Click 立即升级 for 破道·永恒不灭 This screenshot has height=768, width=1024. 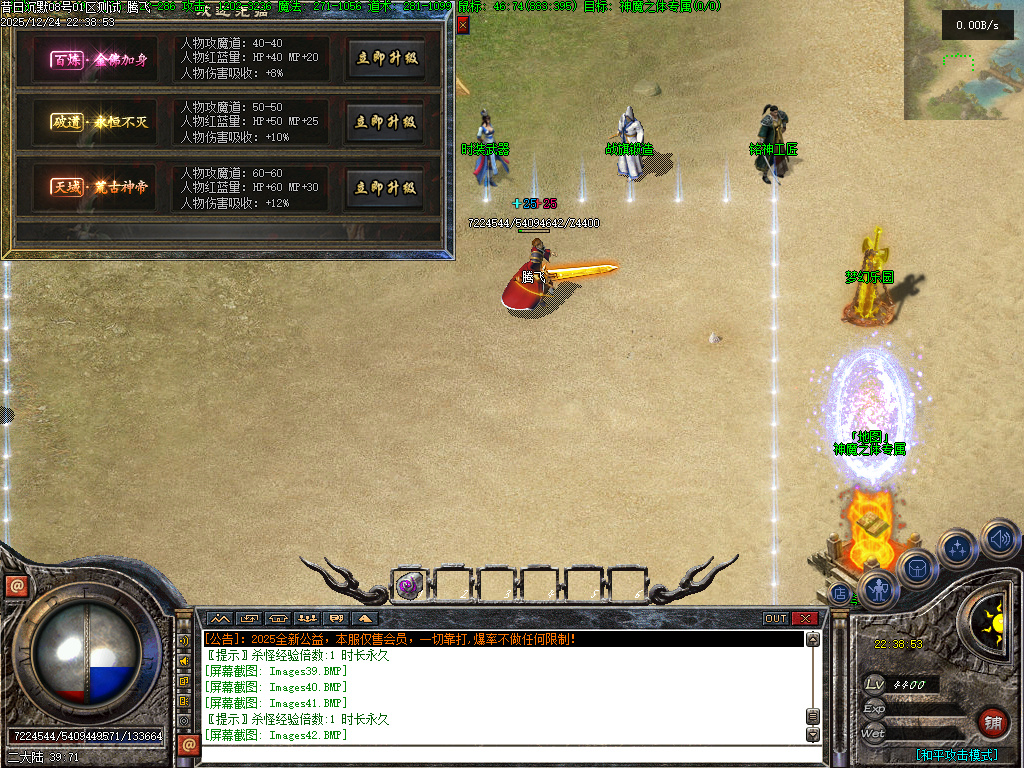tap(385, 122)
